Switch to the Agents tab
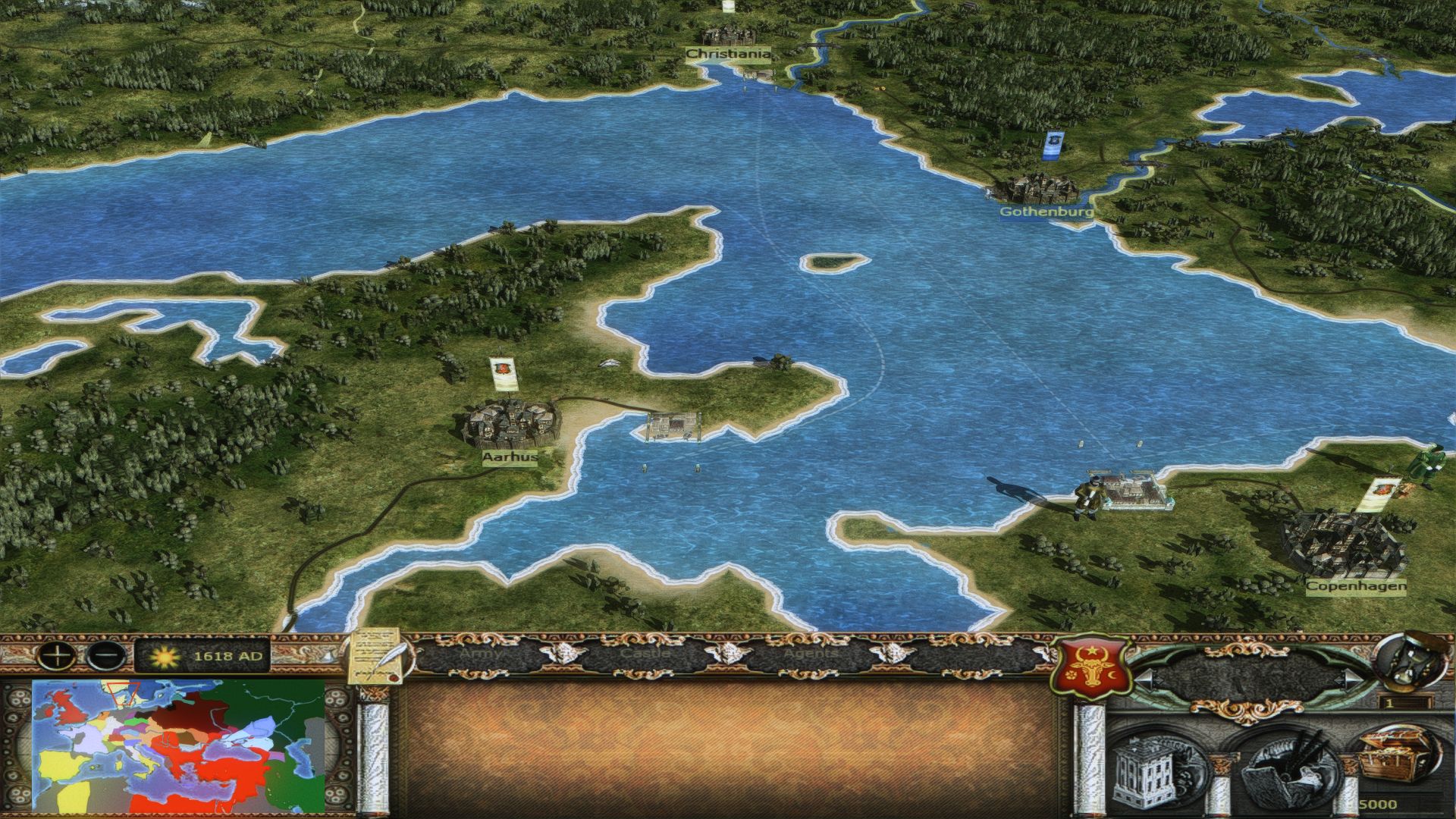The height and width of the screenshot is (819, 1456). 810,653
